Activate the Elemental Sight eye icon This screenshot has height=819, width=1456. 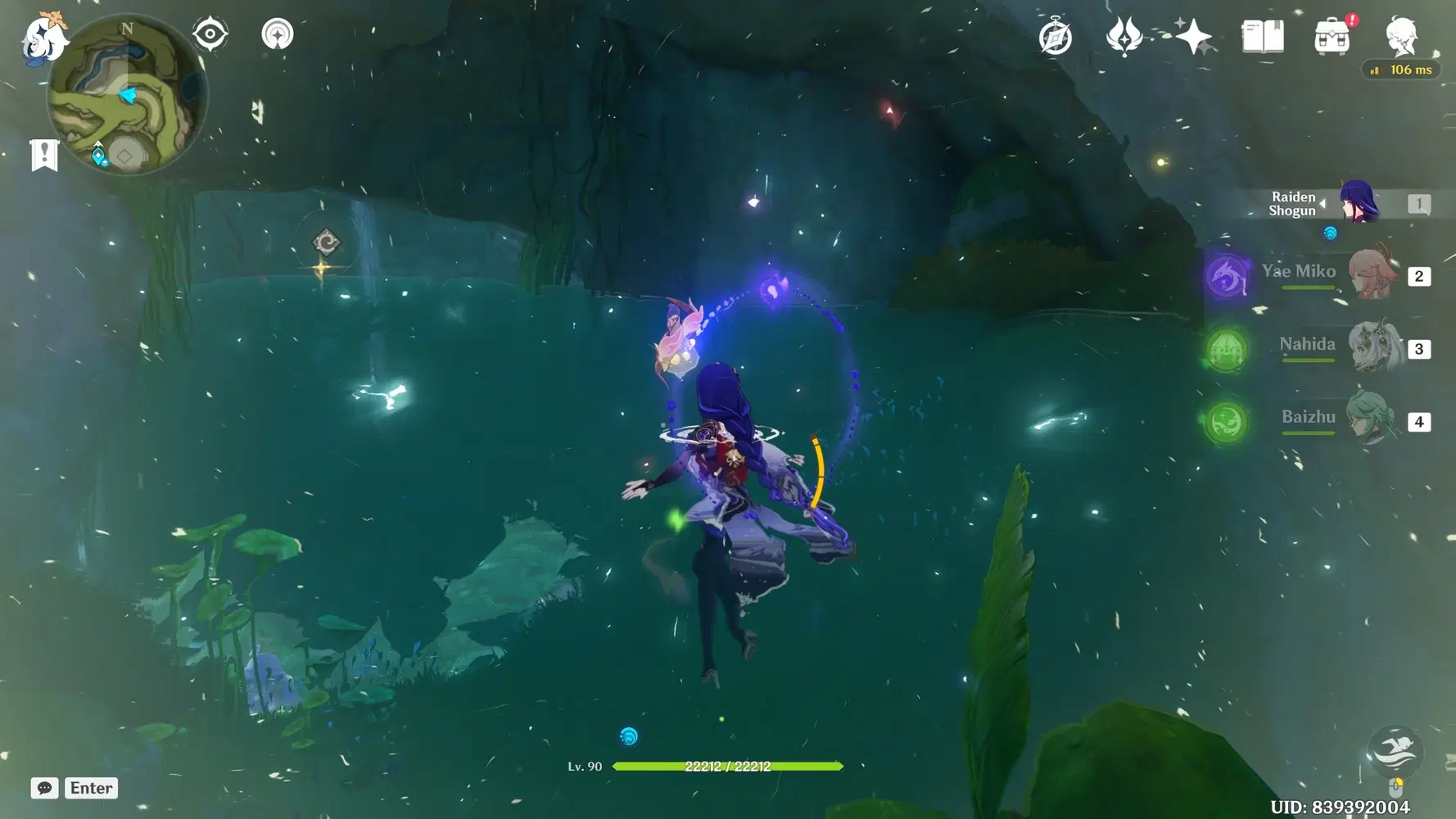coord(210,34)
